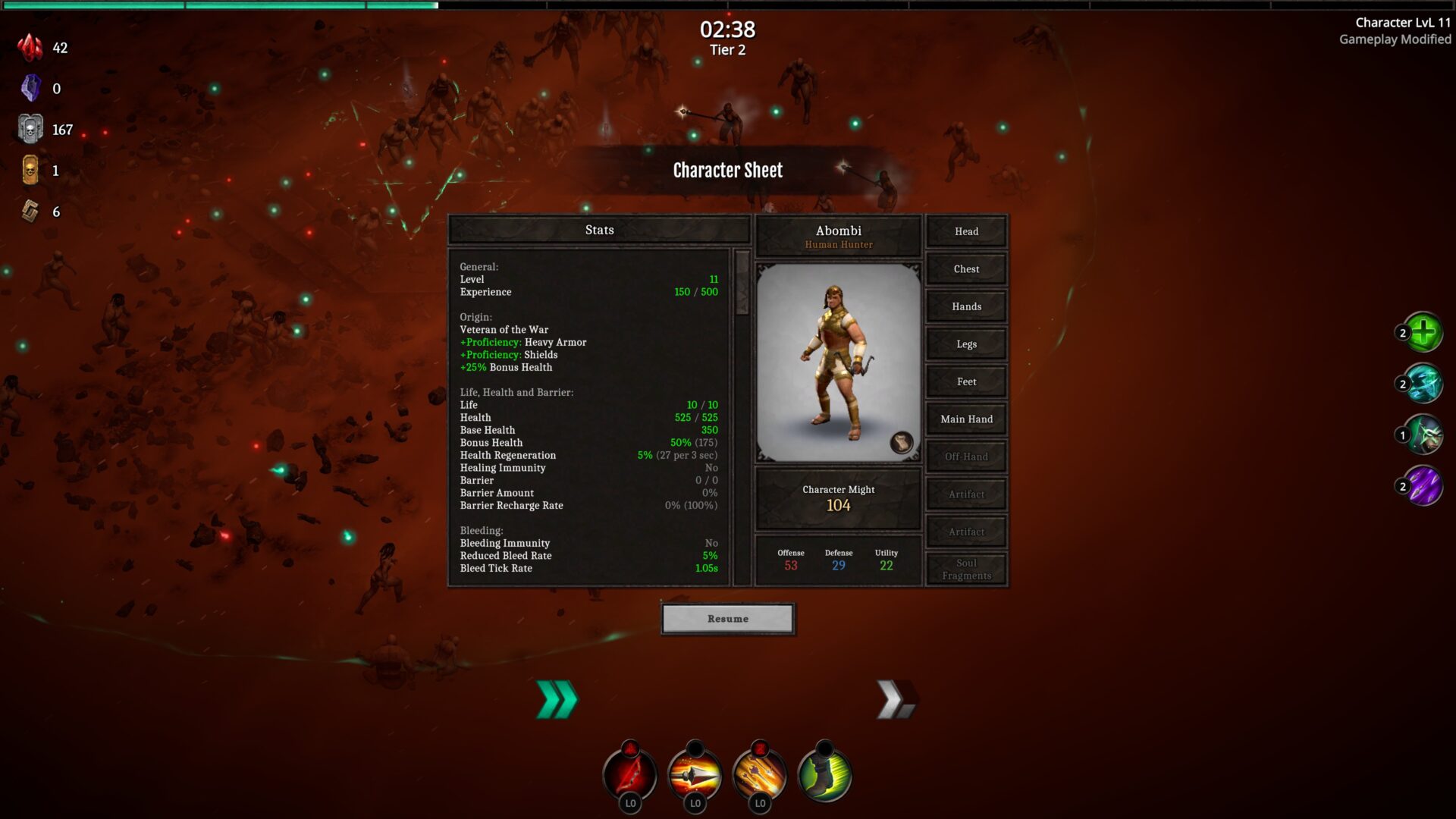Image resolution: width=1456 pixels, height=819 pixels.
Task: Click the Stats panel header
Action: click(599, 230)
